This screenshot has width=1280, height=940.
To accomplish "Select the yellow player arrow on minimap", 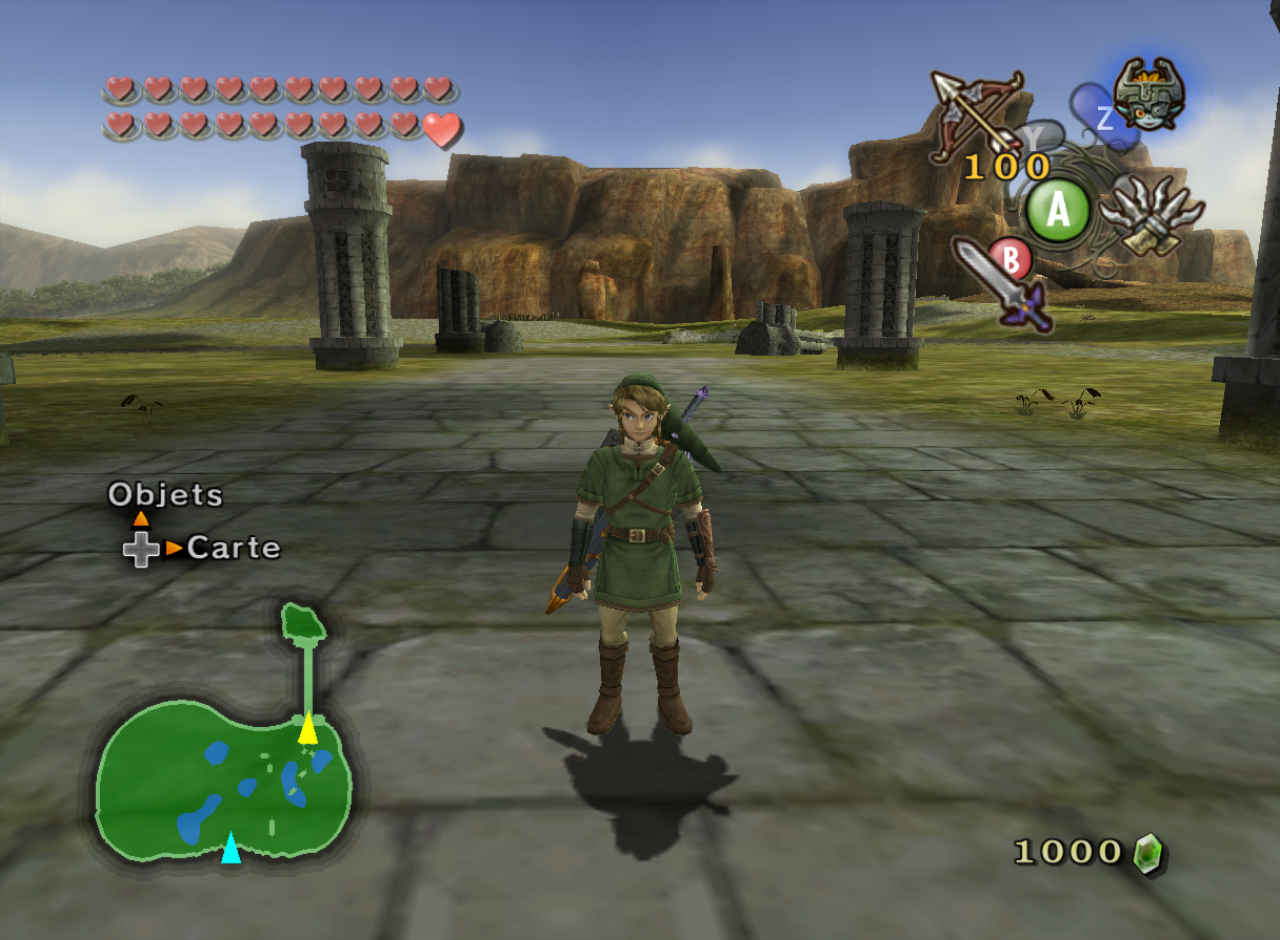I will [x=308, y=729].
